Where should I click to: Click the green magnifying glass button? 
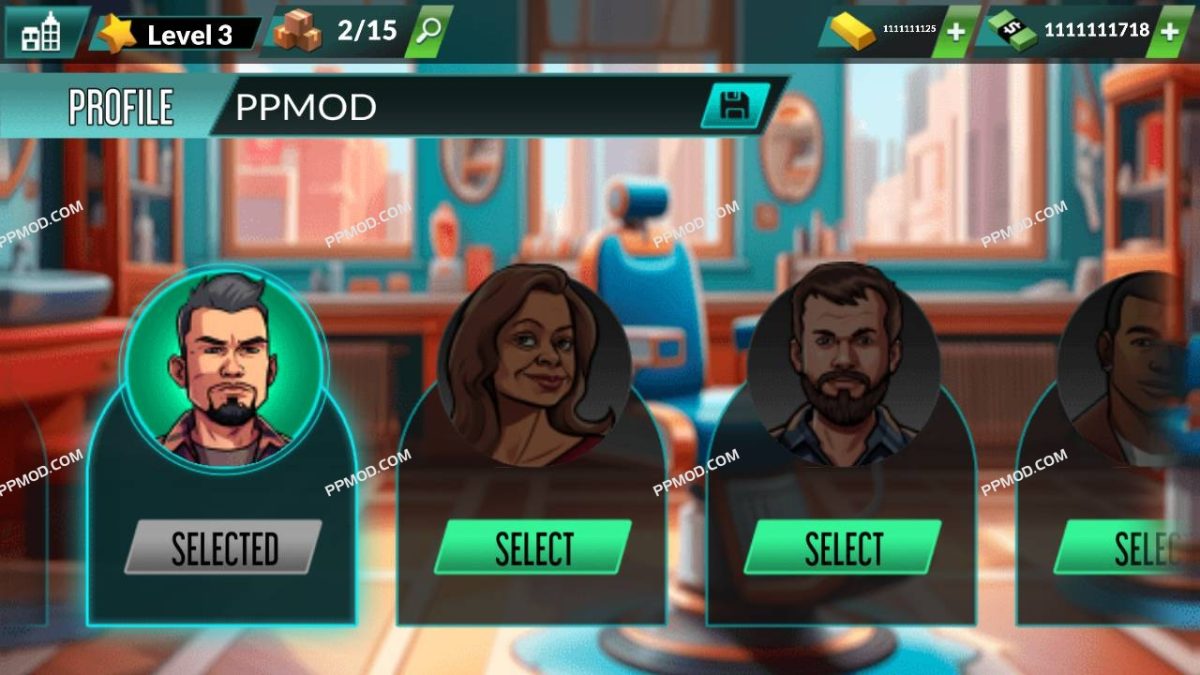(x=430, y=32)
